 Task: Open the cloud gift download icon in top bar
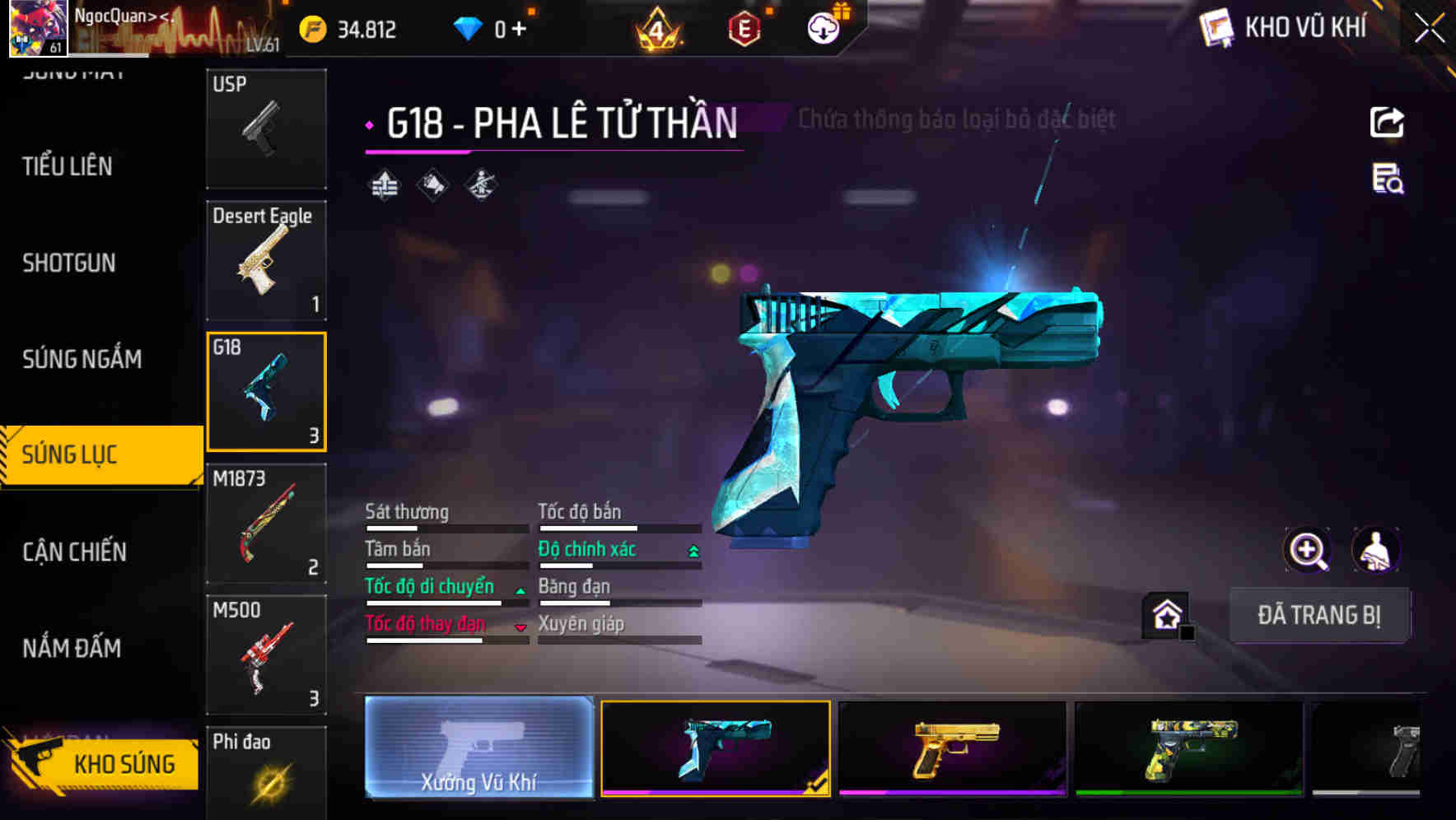[821, 27]
